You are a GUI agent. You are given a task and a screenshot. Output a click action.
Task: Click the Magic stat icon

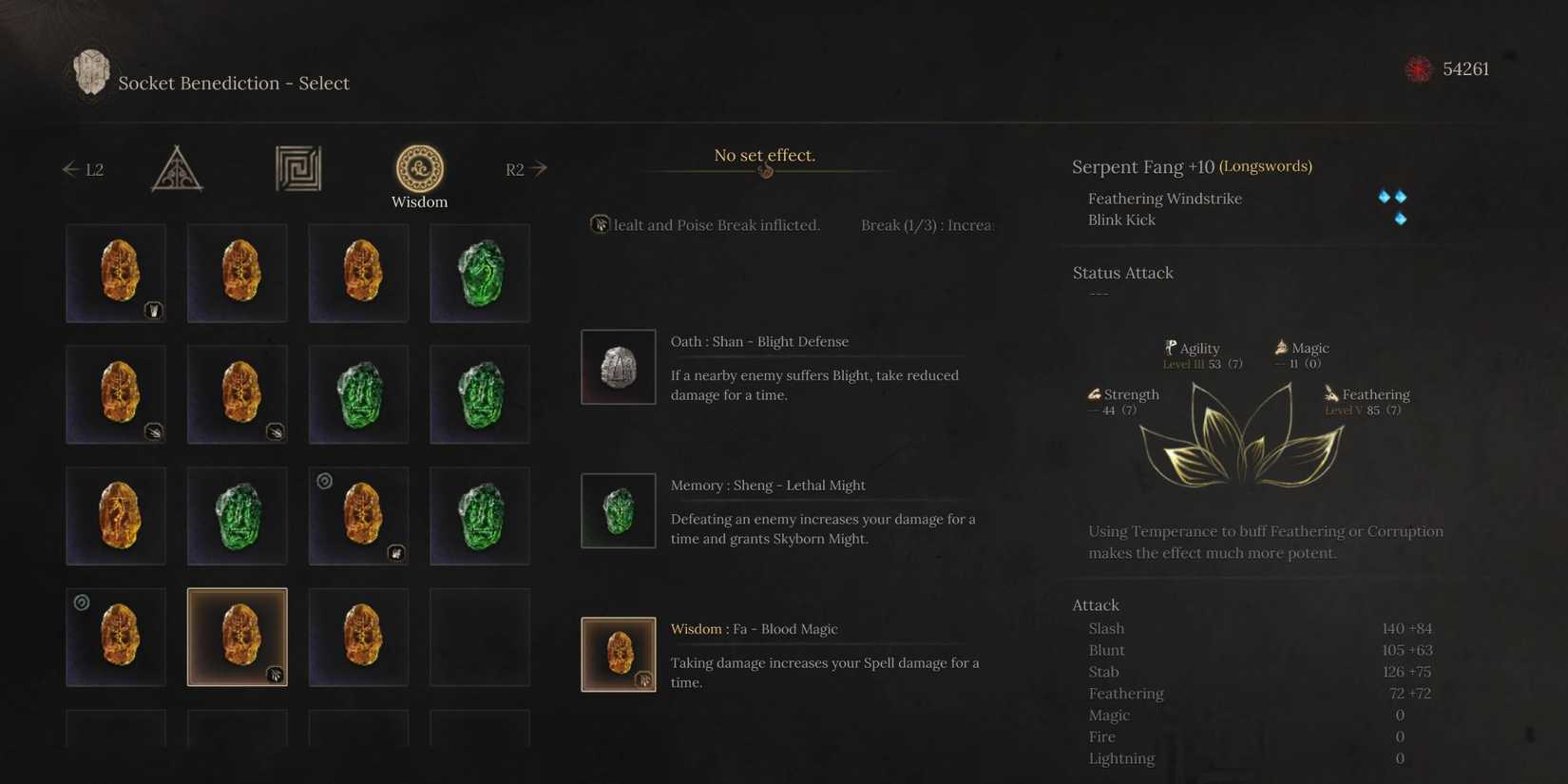pyautogui.click(x=1279, y=347)
